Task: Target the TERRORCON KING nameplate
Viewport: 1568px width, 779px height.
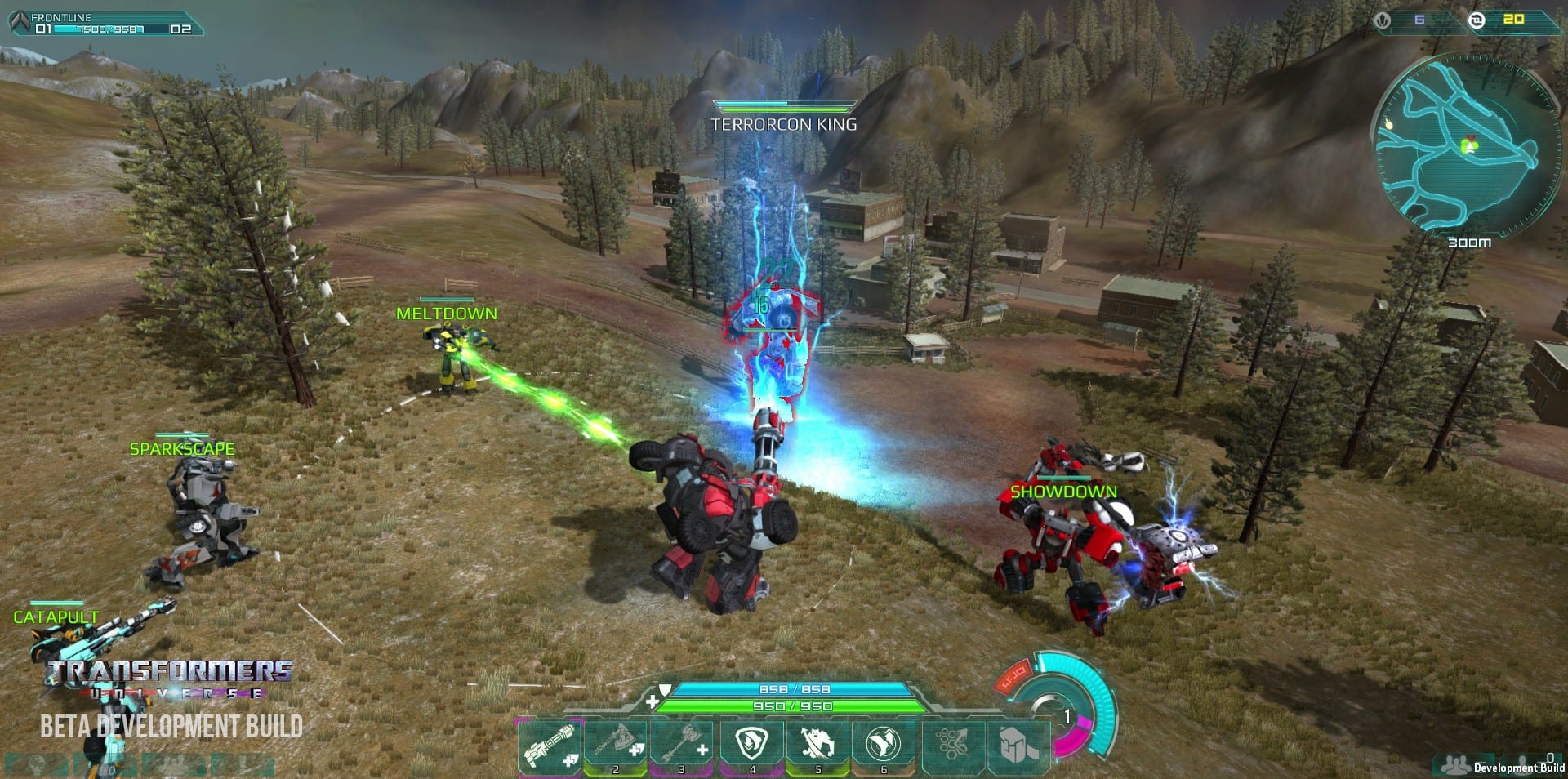Action: [x=783, y=124]
